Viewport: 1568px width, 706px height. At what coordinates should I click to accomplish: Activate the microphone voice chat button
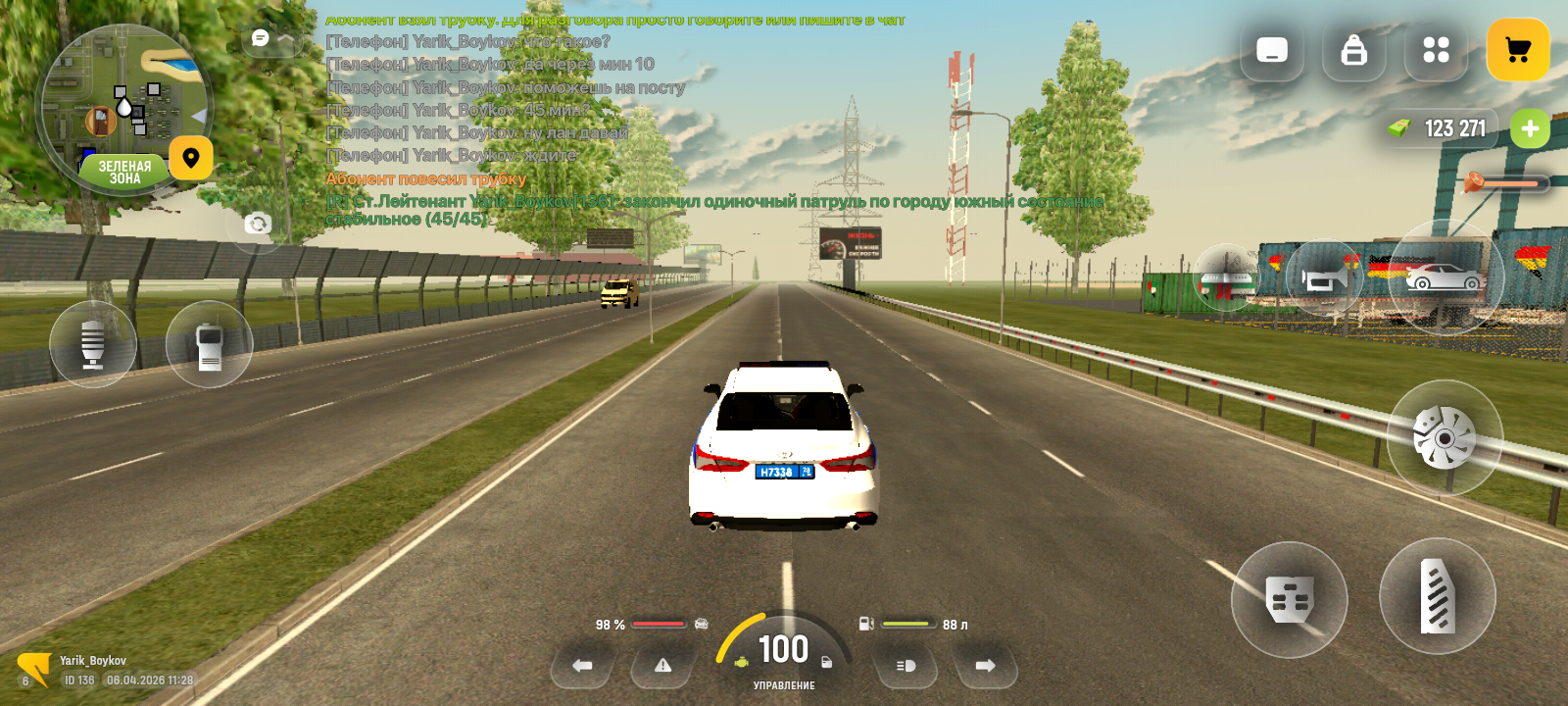click(93, 344)
